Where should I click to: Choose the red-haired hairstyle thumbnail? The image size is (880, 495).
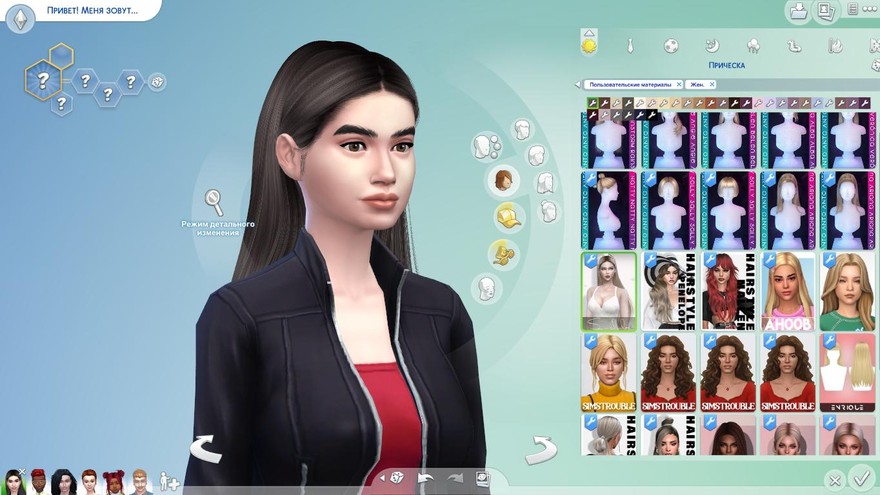click(726, 290)
